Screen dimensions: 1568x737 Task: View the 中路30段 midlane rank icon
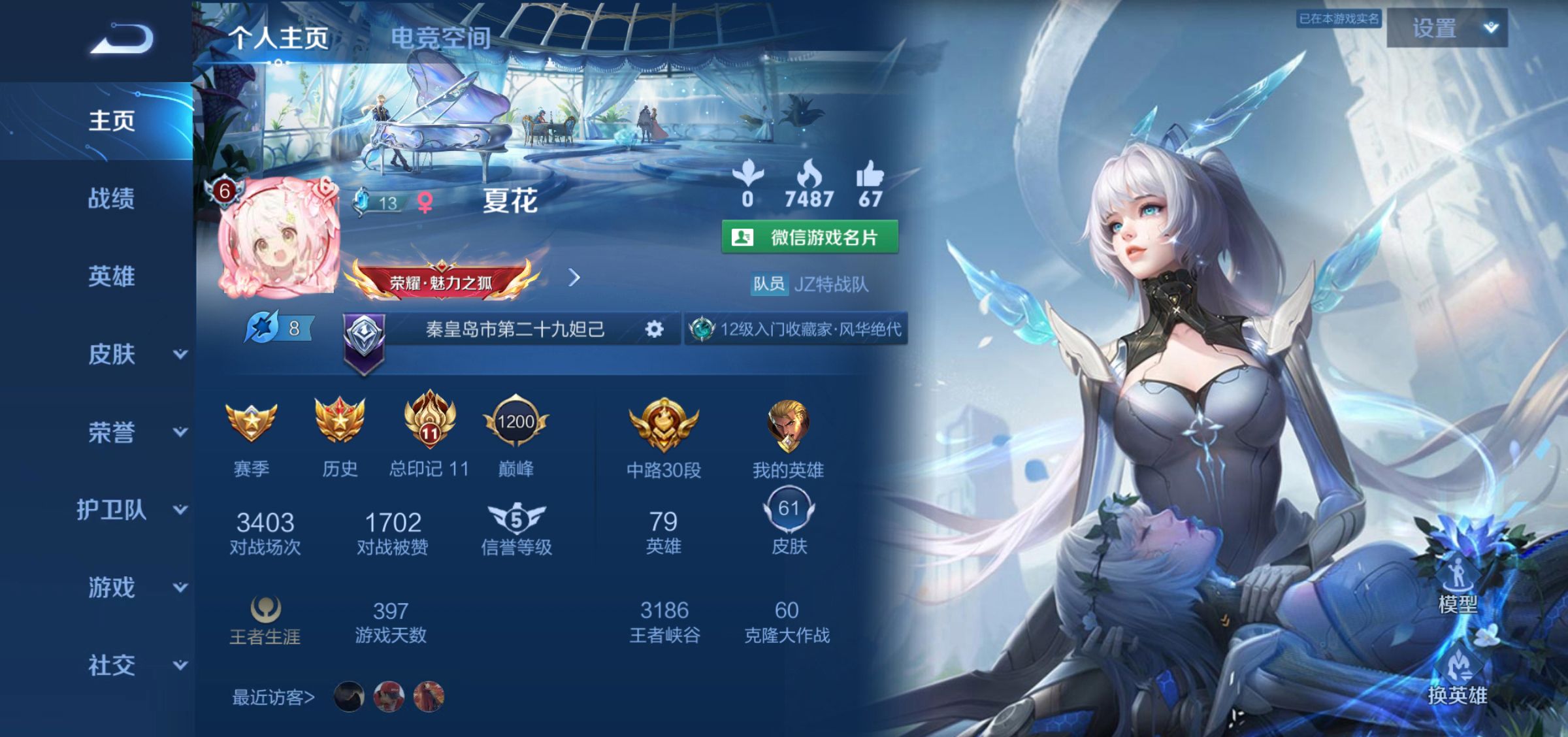(x=661, y=425)
